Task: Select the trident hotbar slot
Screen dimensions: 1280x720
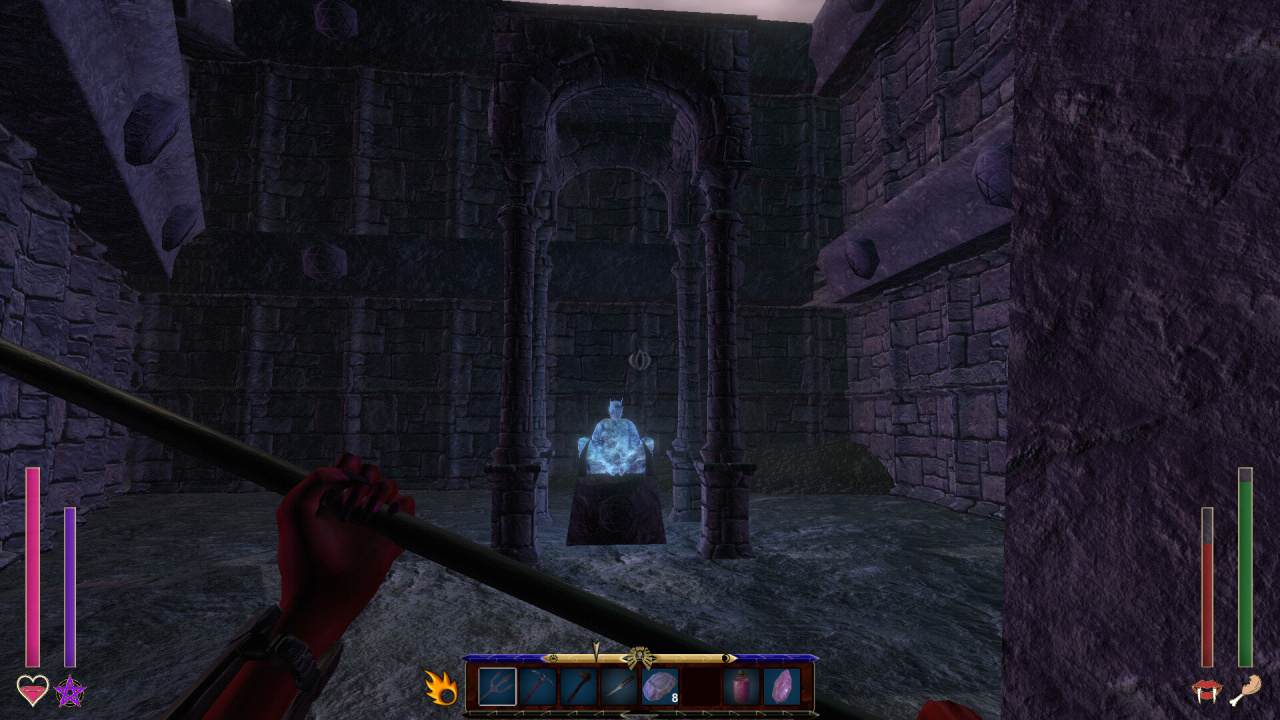Action: [497, 687]
